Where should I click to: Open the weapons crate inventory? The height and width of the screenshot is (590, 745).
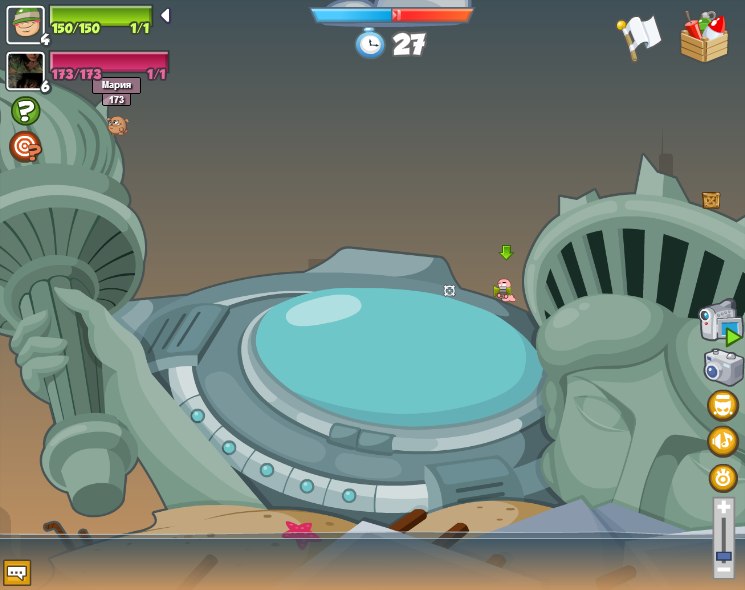tap(704, 38)
